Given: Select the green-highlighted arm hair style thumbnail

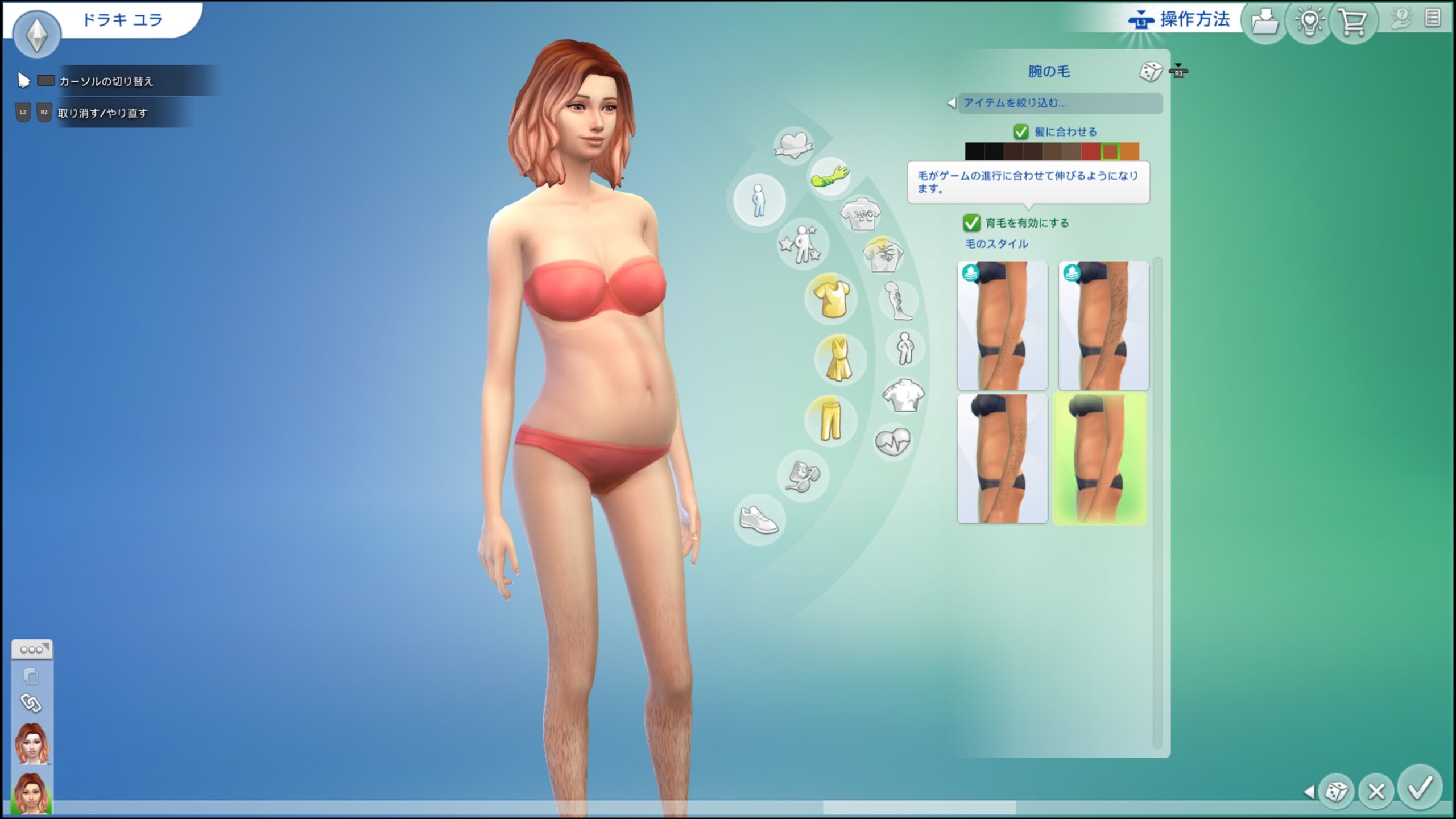Looking at the screenshot, I should (1100, 458).
